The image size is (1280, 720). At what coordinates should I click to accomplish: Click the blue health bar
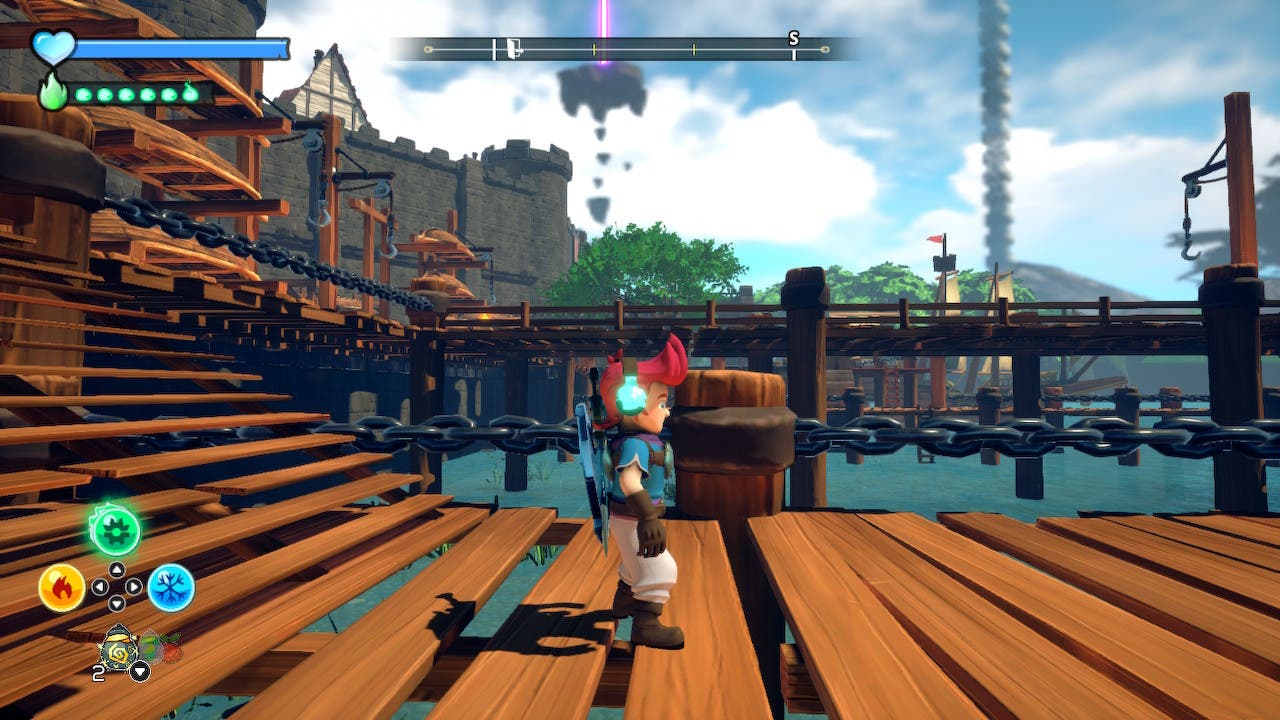[x=180, y=46]
